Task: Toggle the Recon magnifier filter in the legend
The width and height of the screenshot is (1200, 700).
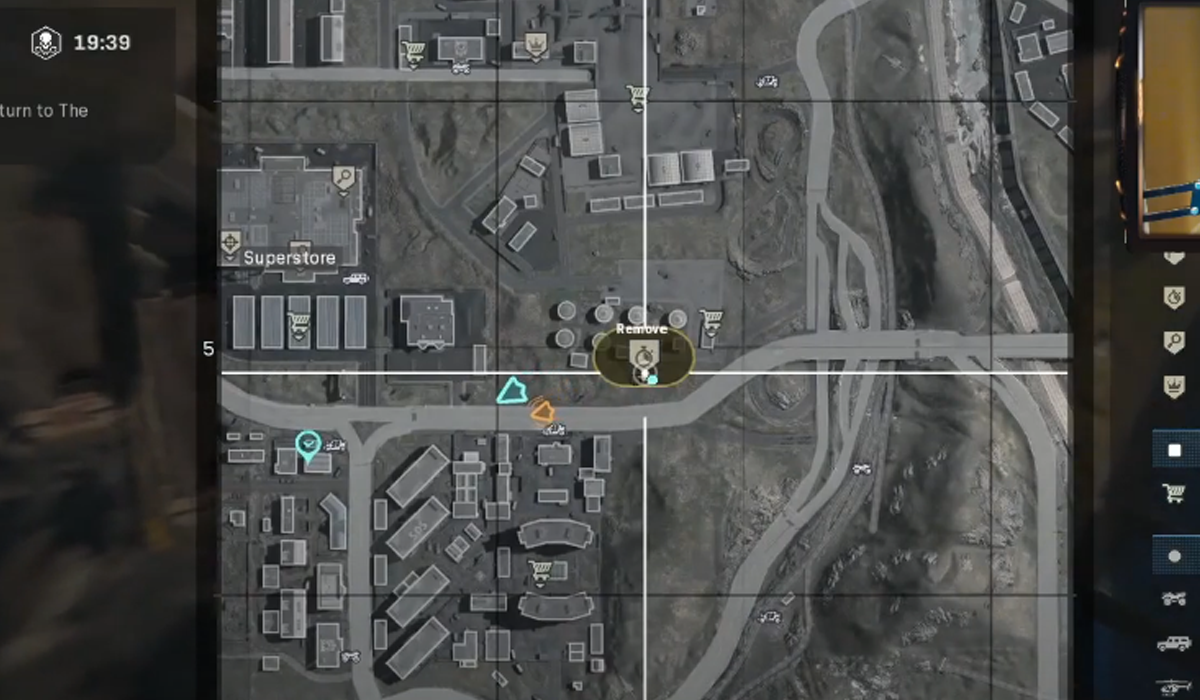Action: 1174,341
